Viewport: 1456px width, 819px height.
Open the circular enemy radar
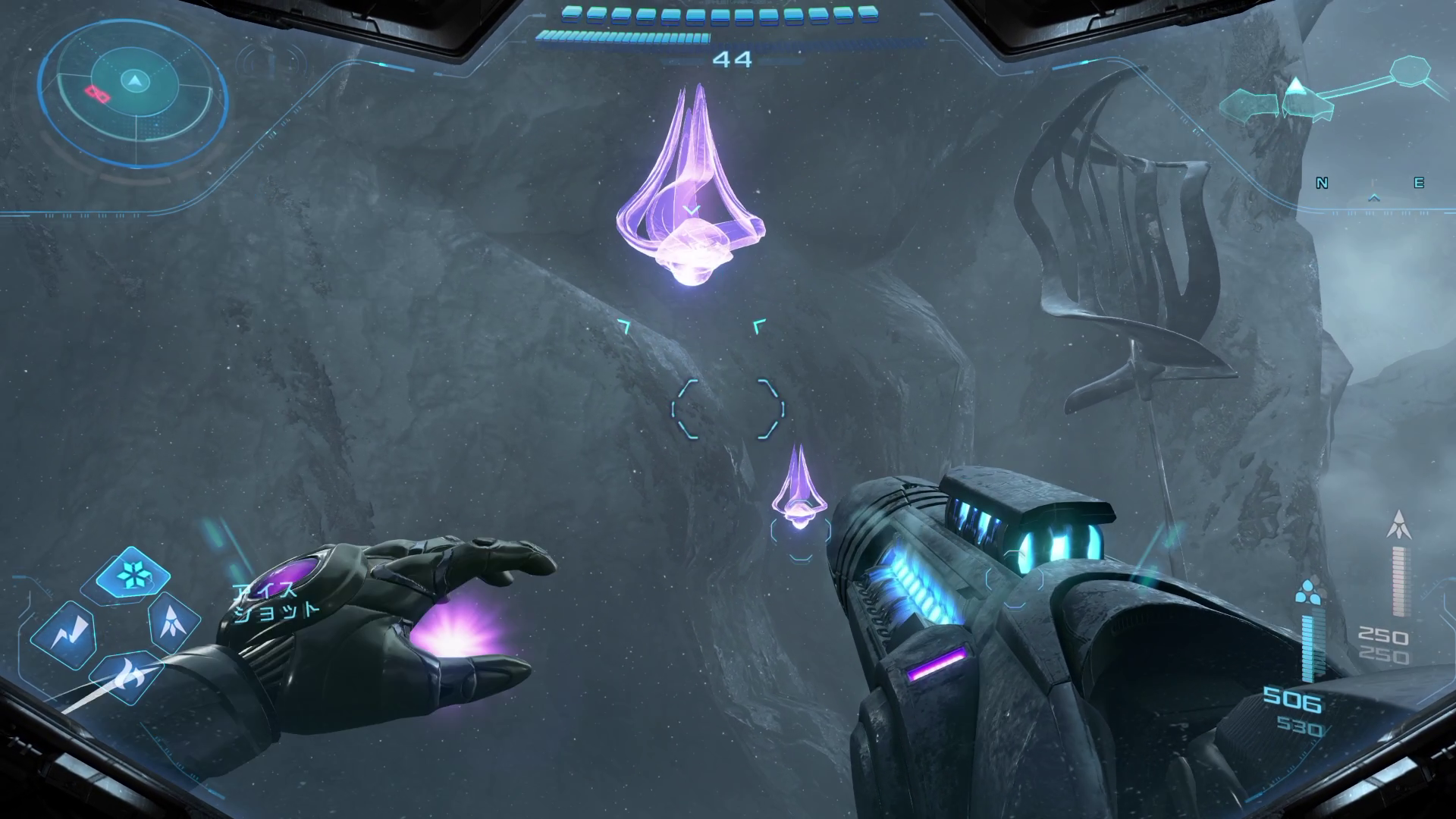pyautogui.click(x=134, y=95)
